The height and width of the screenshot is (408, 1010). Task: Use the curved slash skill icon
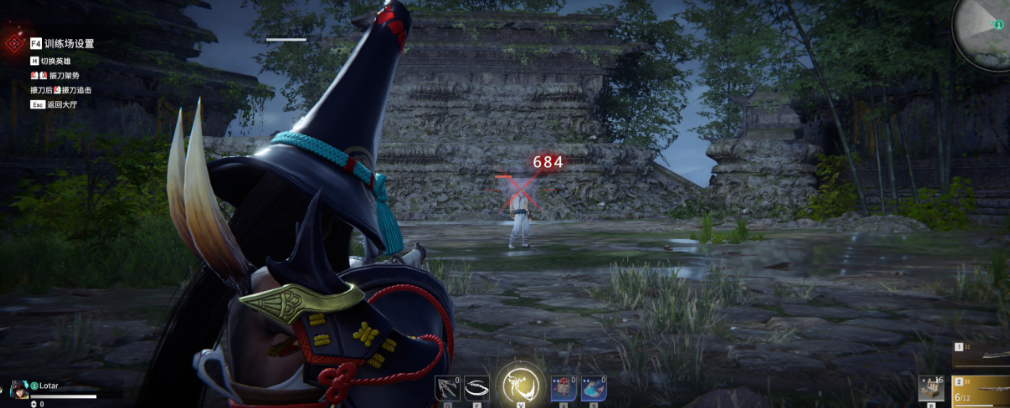coord(476,387)
